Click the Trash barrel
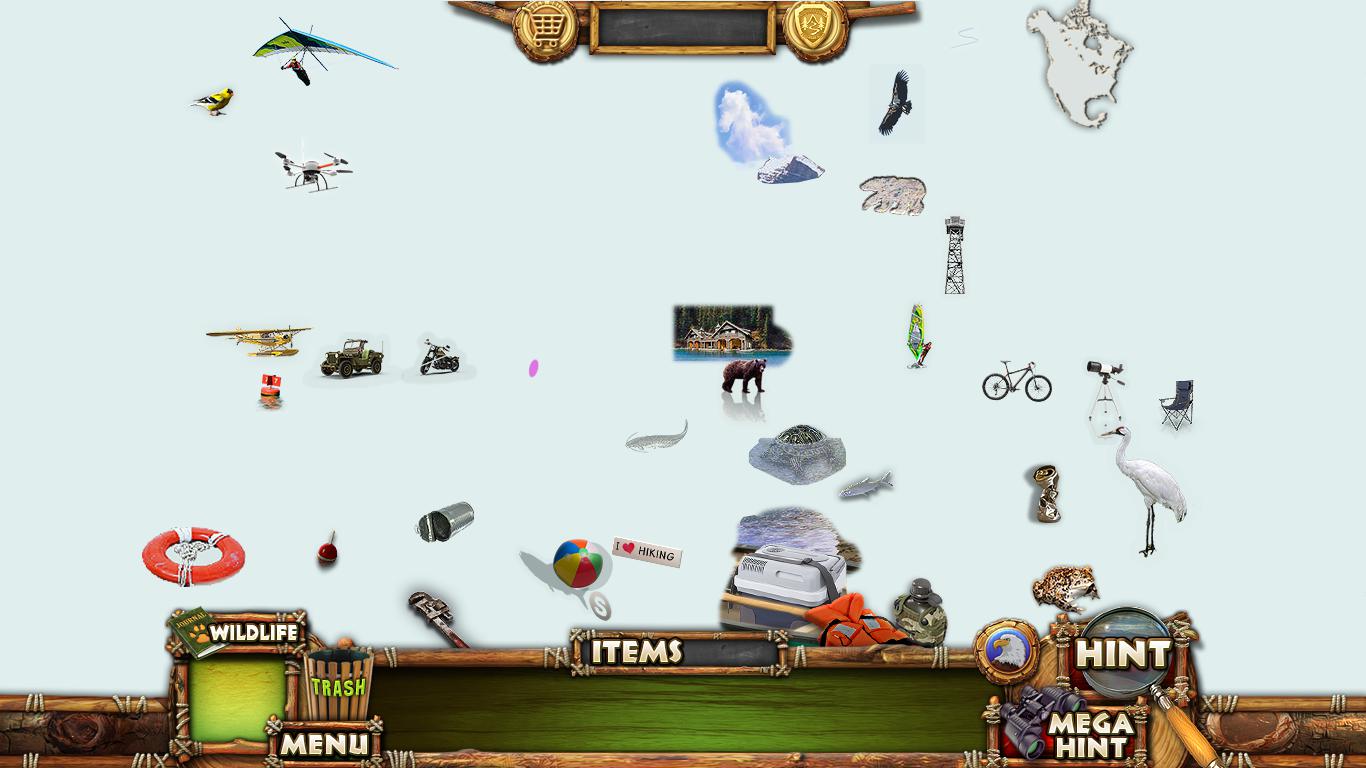1366x768 pixels. tap(337, 684)
